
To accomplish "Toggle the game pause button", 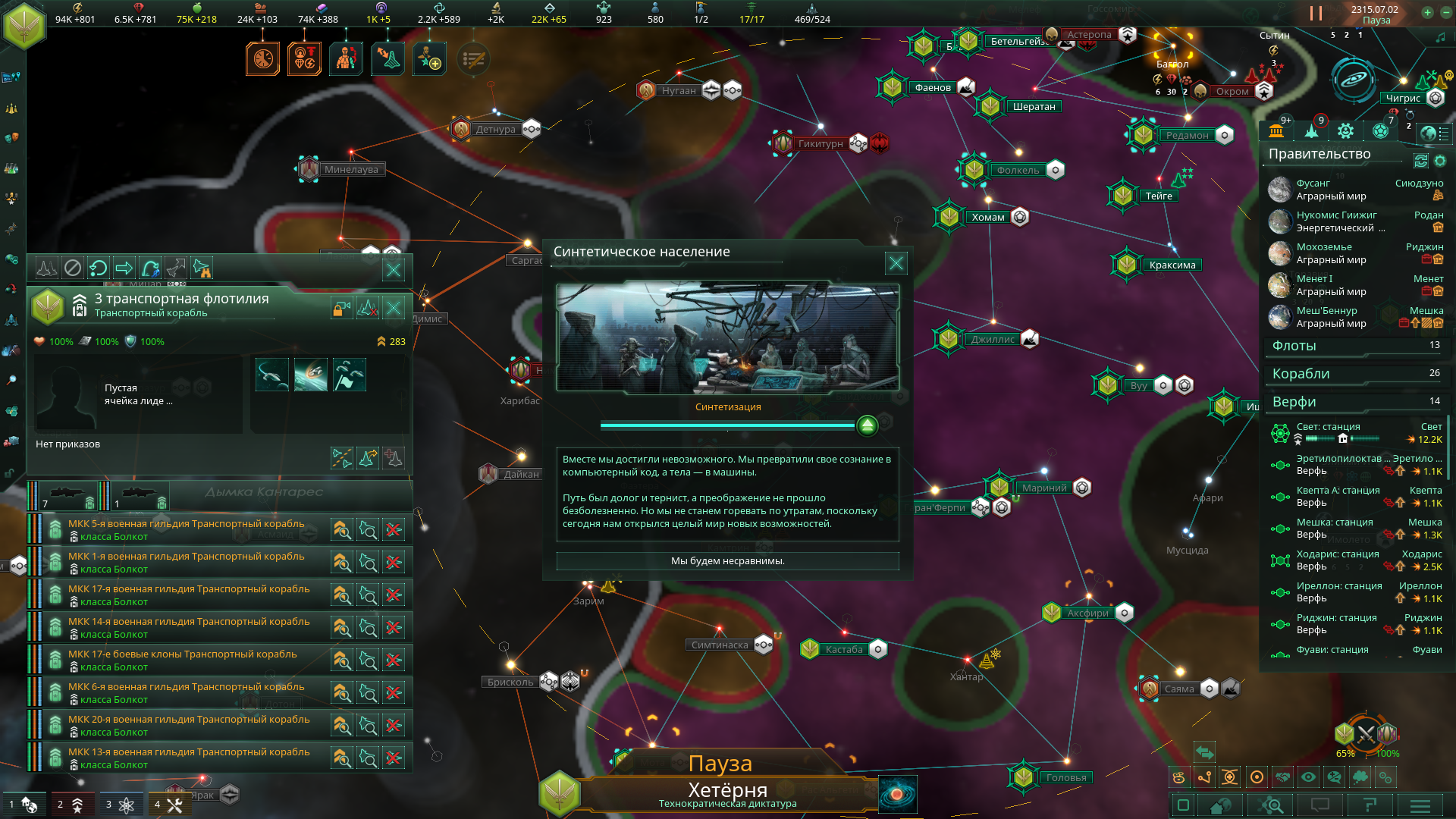I will click(x=1316, y=14).
